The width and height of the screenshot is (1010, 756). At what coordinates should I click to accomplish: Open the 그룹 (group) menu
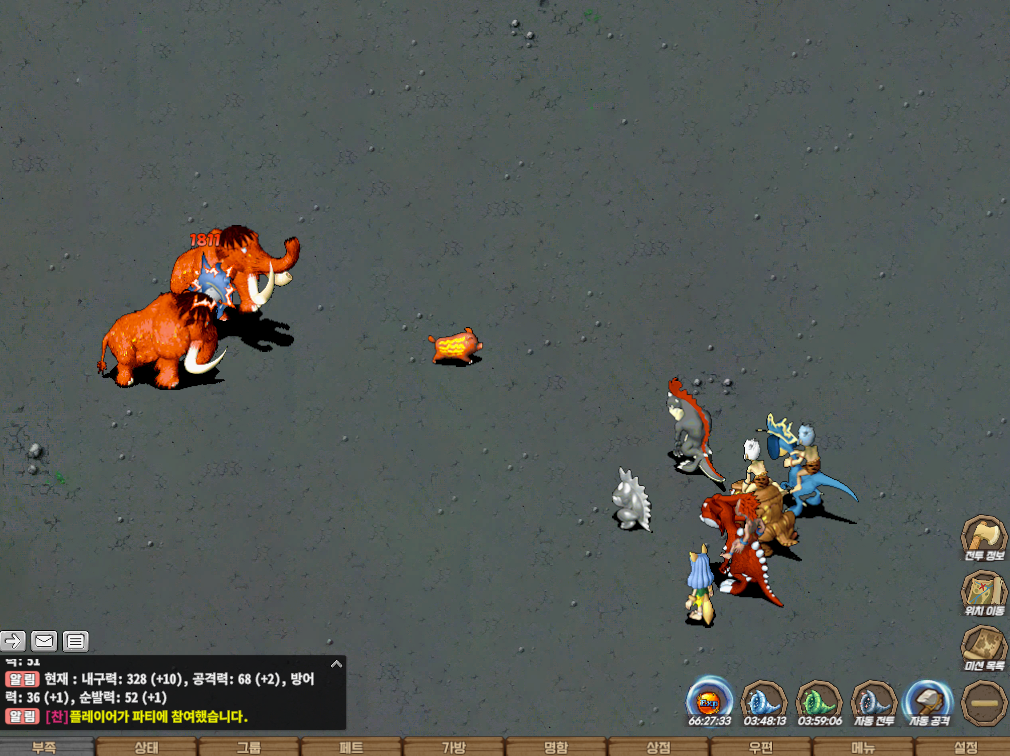249,747
